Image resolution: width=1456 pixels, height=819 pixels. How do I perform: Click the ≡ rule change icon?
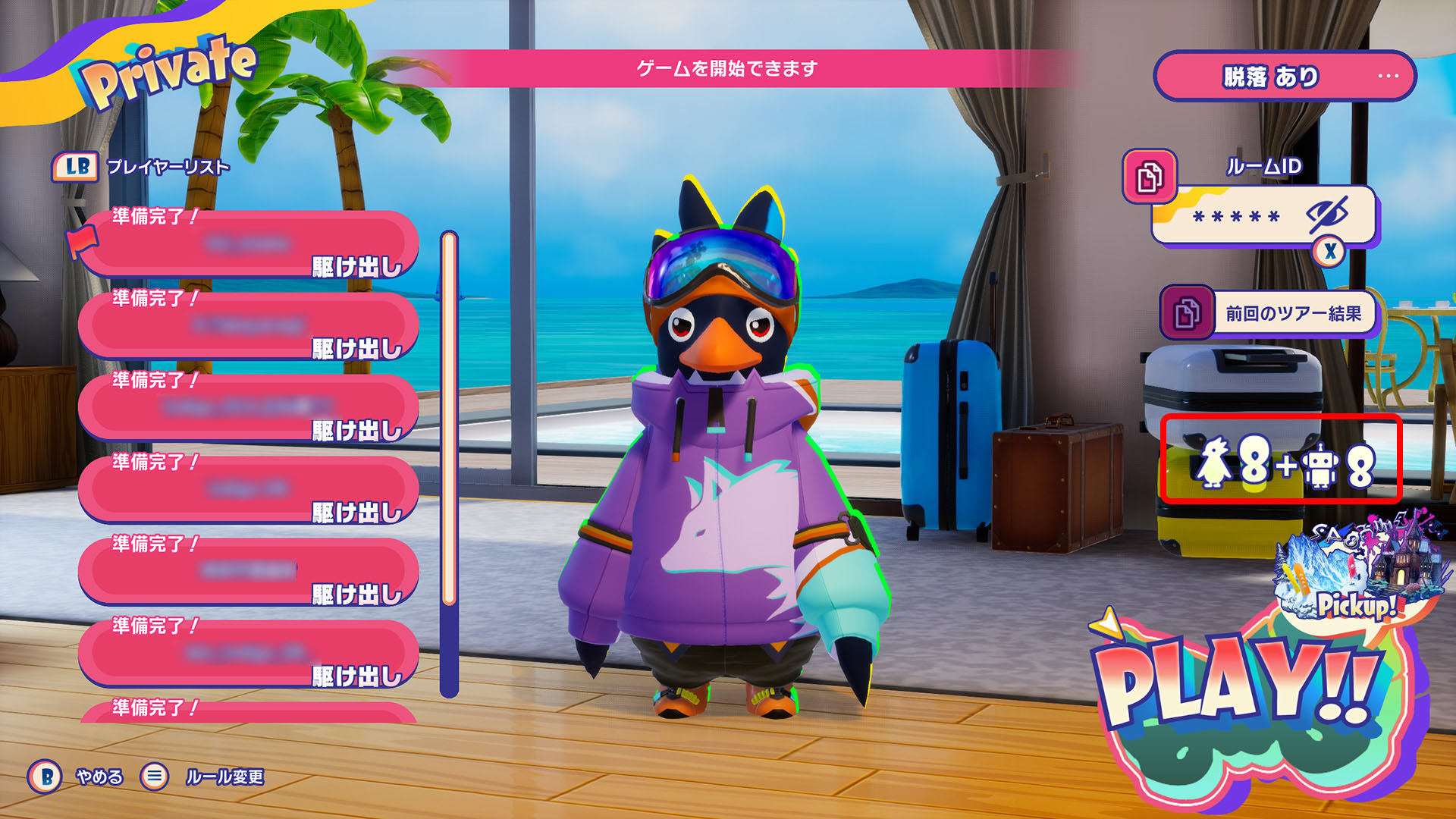(x=155, y=776)
